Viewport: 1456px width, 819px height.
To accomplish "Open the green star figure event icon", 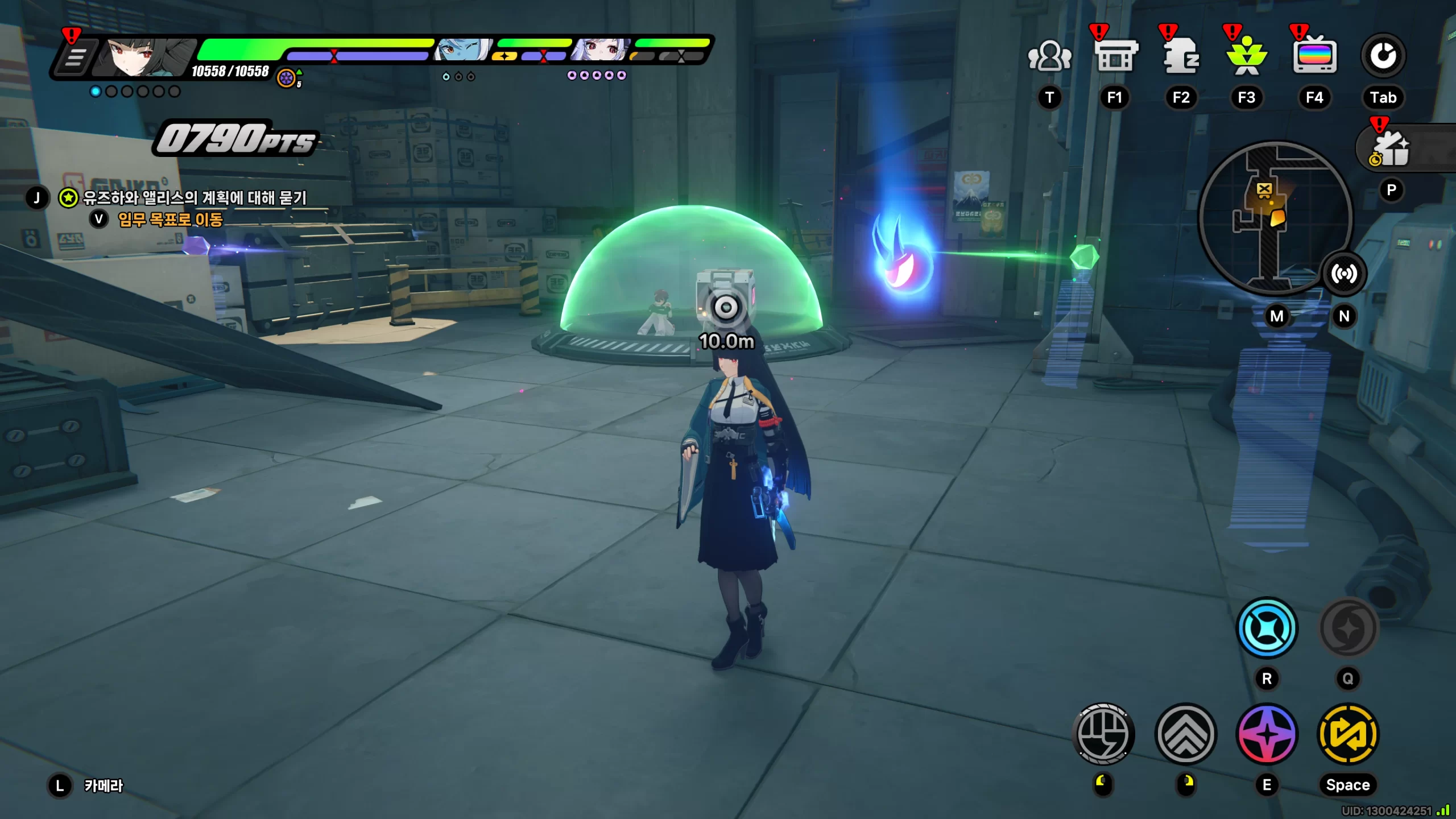I will pyautogui.click(x=1247, y=57).
